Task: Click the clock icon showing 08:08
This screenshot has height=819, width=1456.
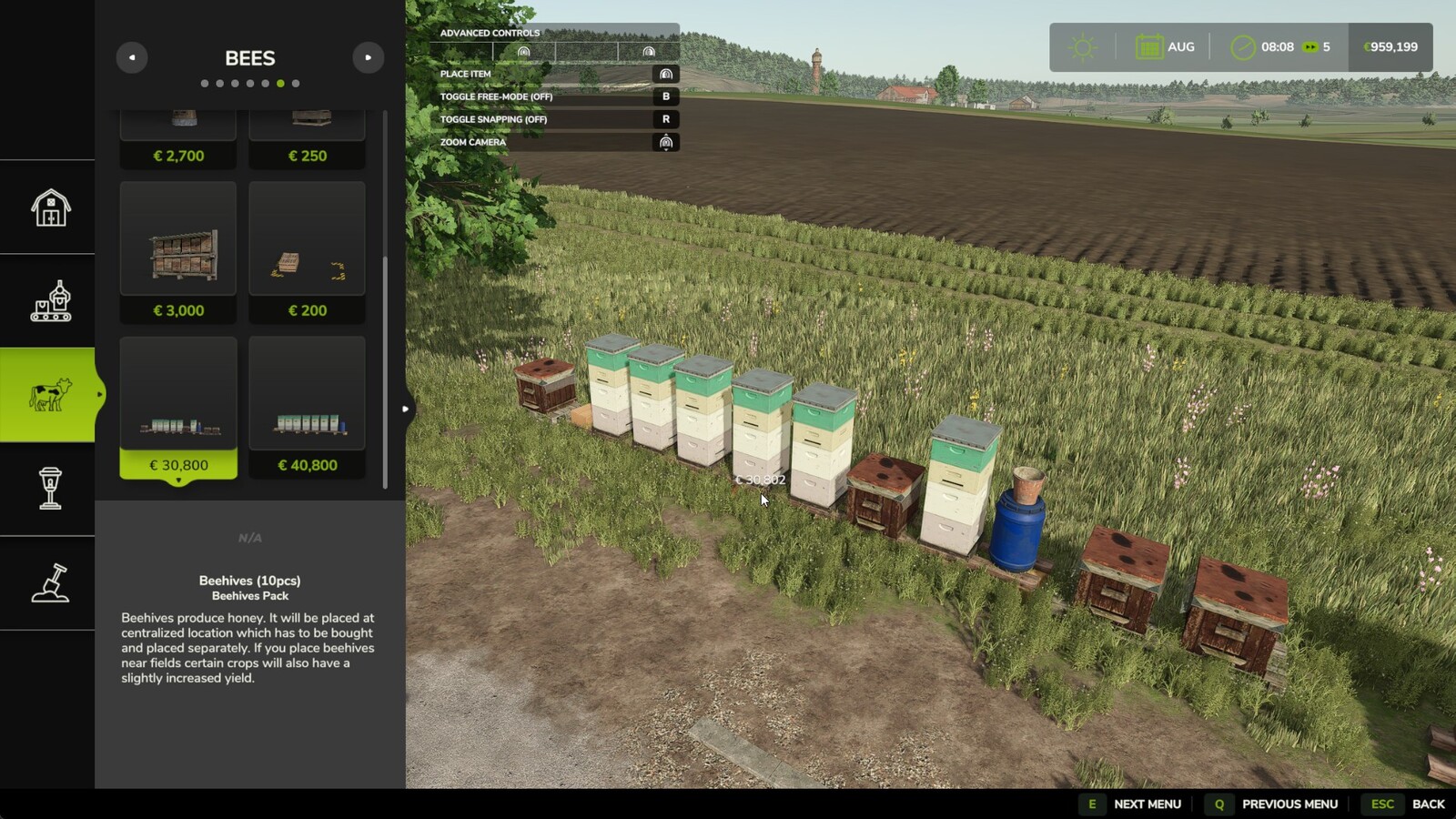Action: 1243,45
